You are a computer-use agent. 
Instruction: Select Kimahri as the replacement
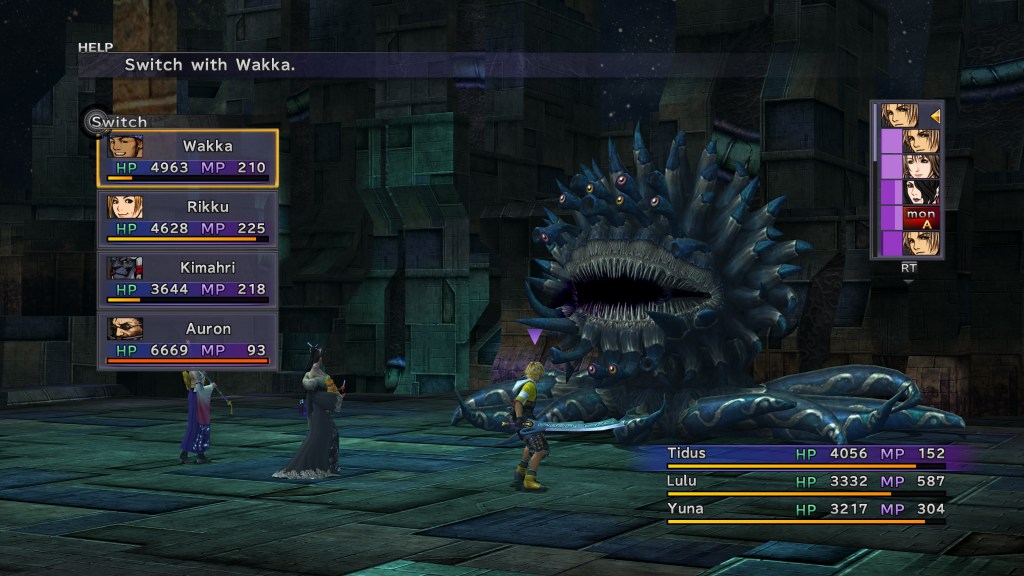(x=187, y=279)
